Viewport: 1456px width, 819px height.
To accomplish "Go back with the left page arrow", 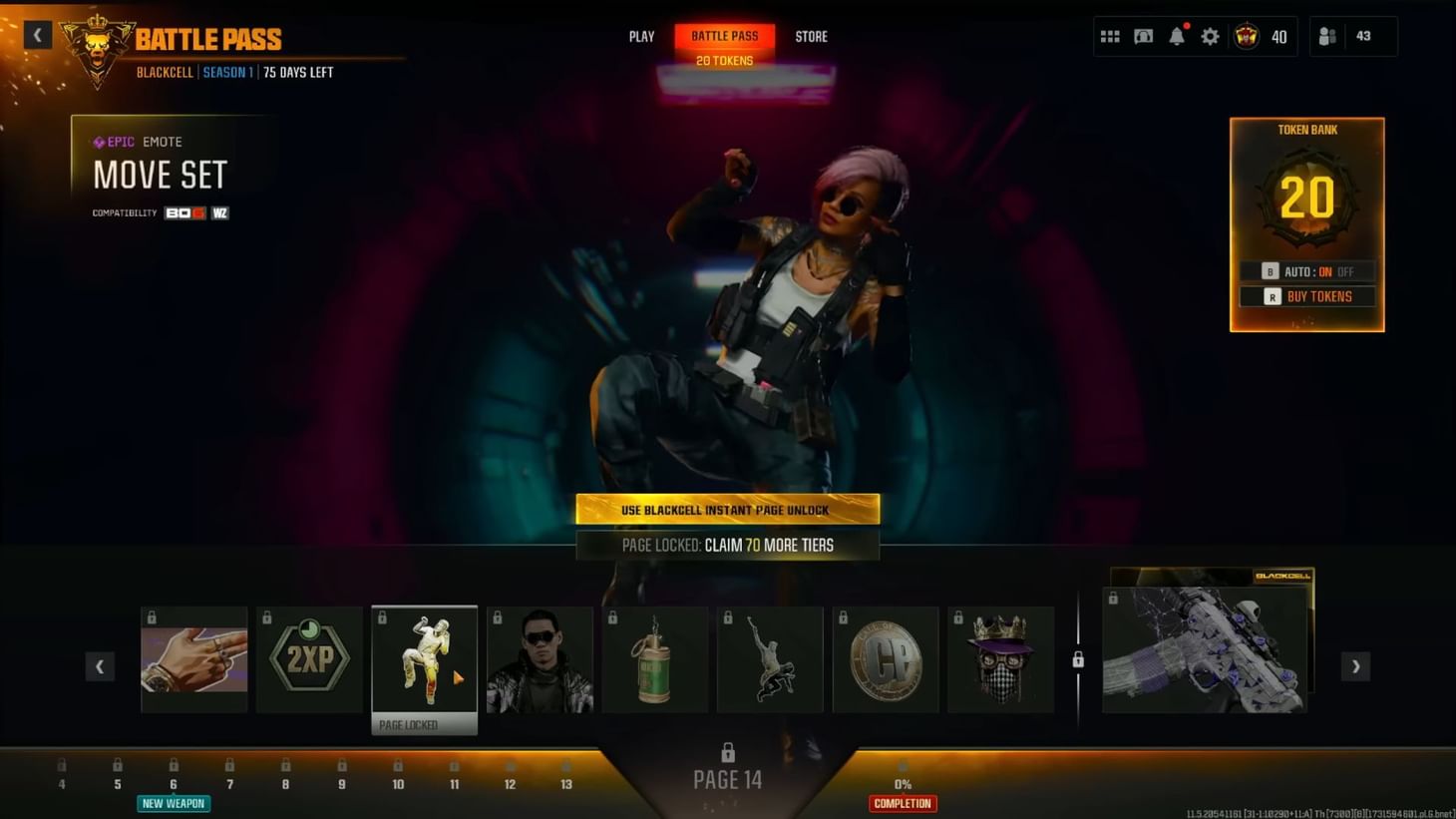I will (x=100, y=665).
